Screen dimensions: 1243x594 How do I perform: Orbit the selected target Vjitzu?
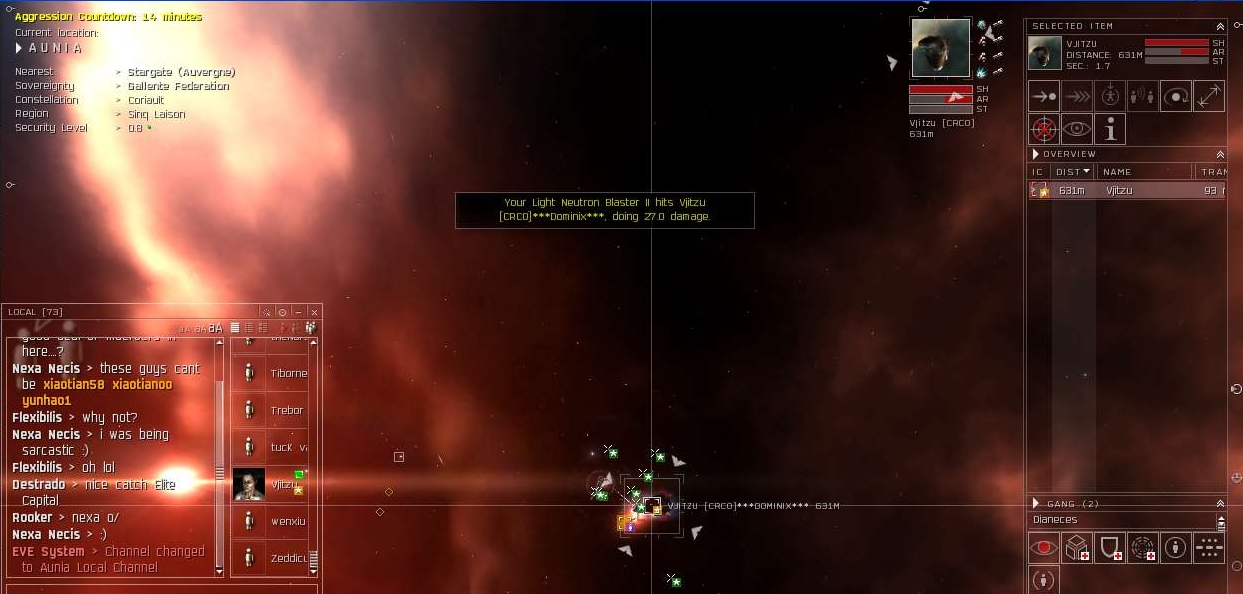(1176, 97)
